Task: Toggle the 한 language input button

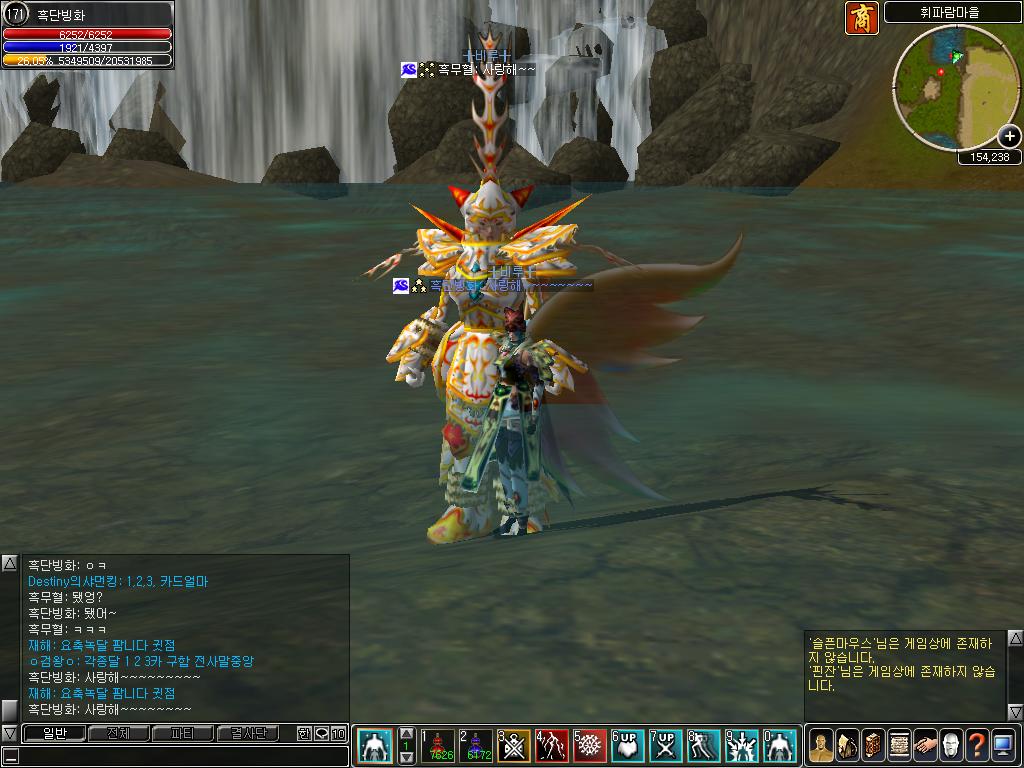Action: point(304,733)
